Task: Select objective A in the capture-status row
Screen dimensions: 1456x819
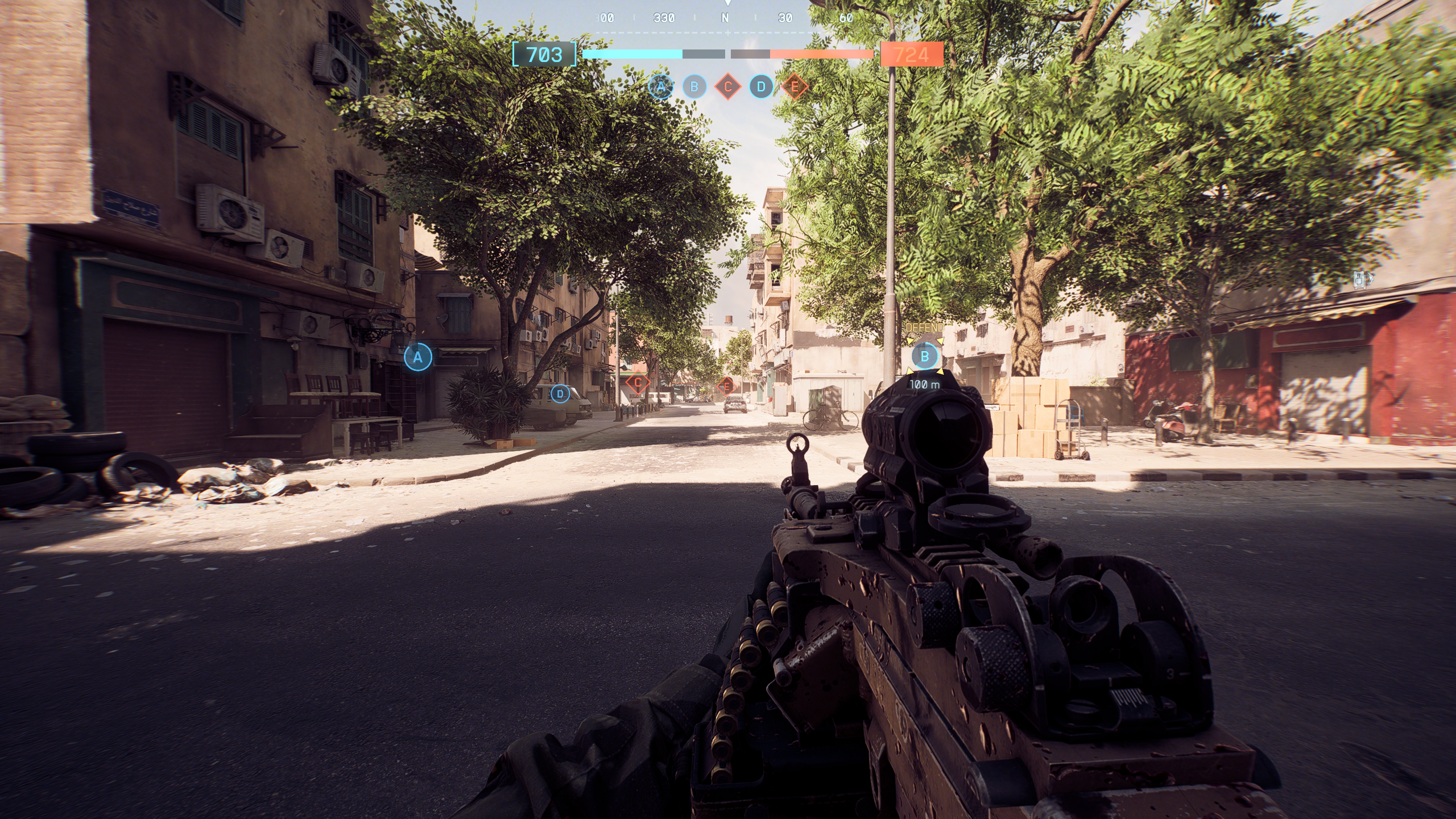Action: pos(660,87)
